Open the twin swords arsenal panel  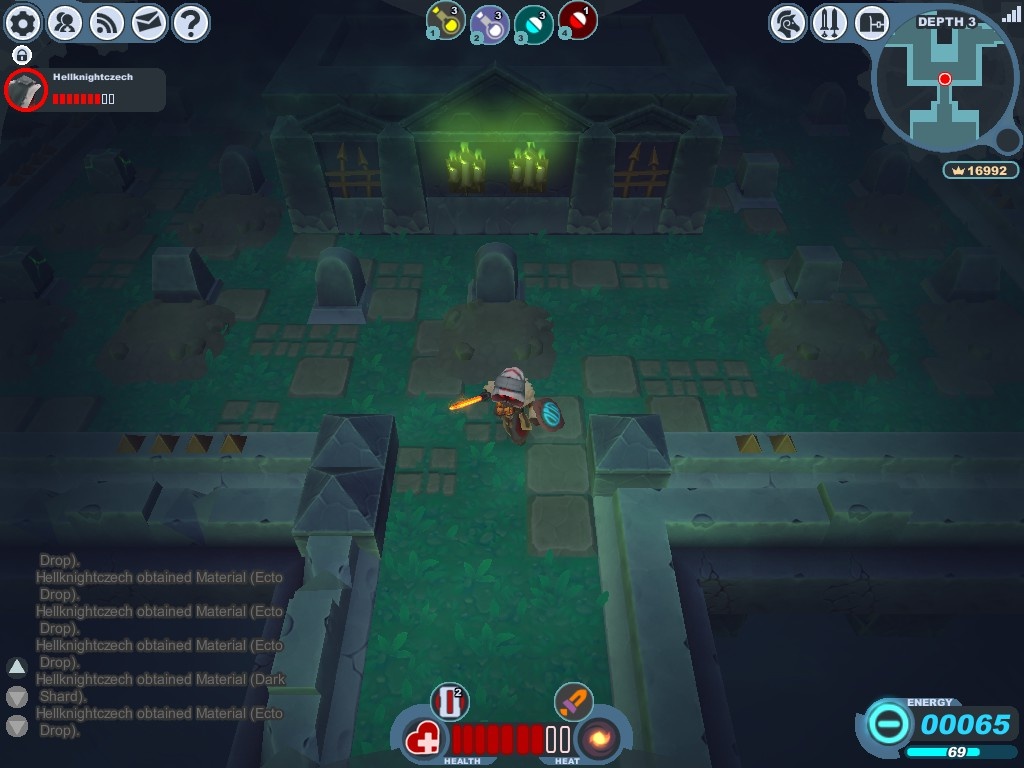830,22
